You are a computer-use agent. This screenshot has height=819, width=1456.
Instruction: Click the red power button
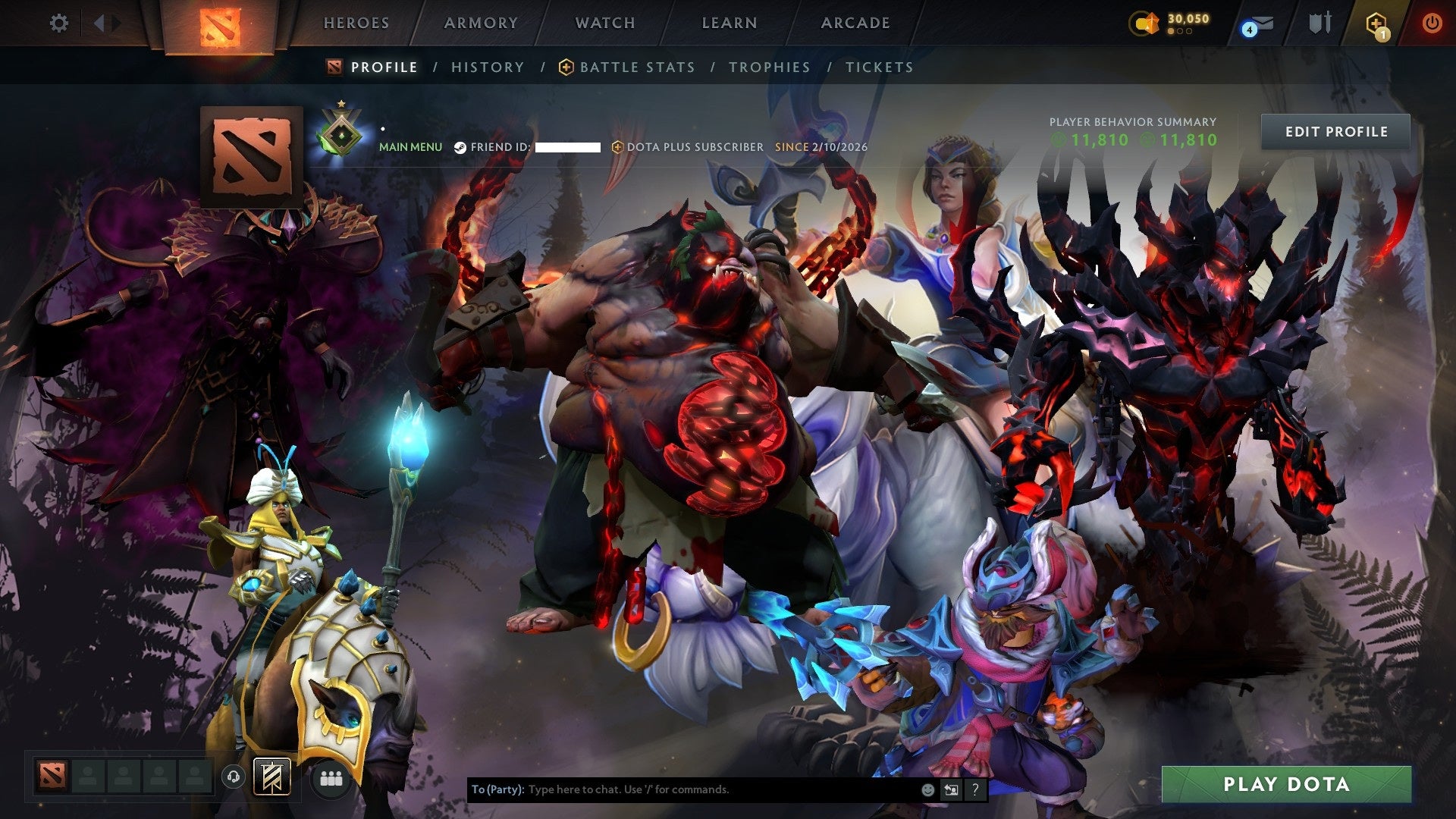tap(1432, 24)
